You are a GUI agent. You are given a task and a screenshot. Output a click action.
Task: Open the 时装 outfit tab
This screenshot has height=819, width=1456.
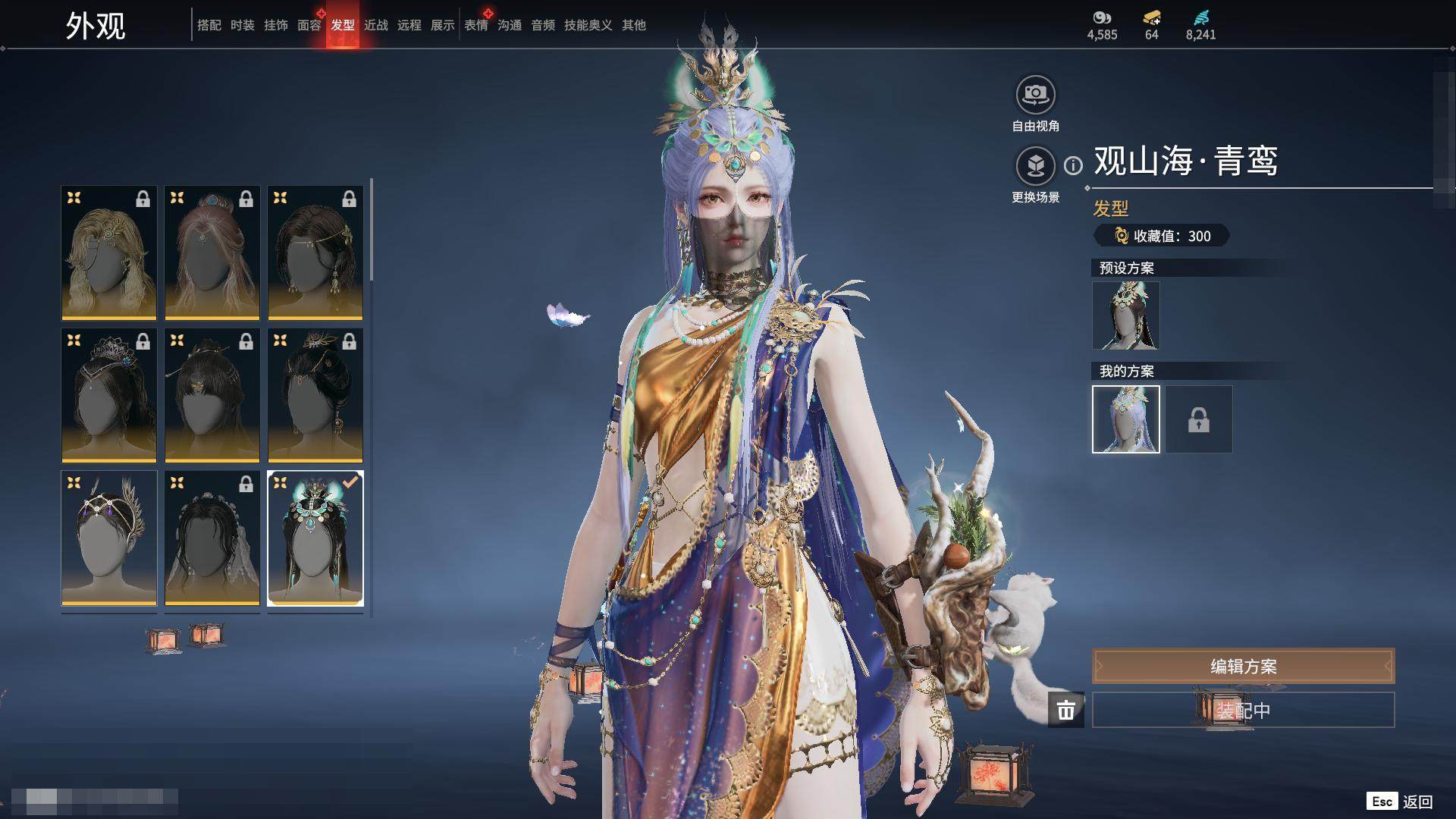point(243,25)
